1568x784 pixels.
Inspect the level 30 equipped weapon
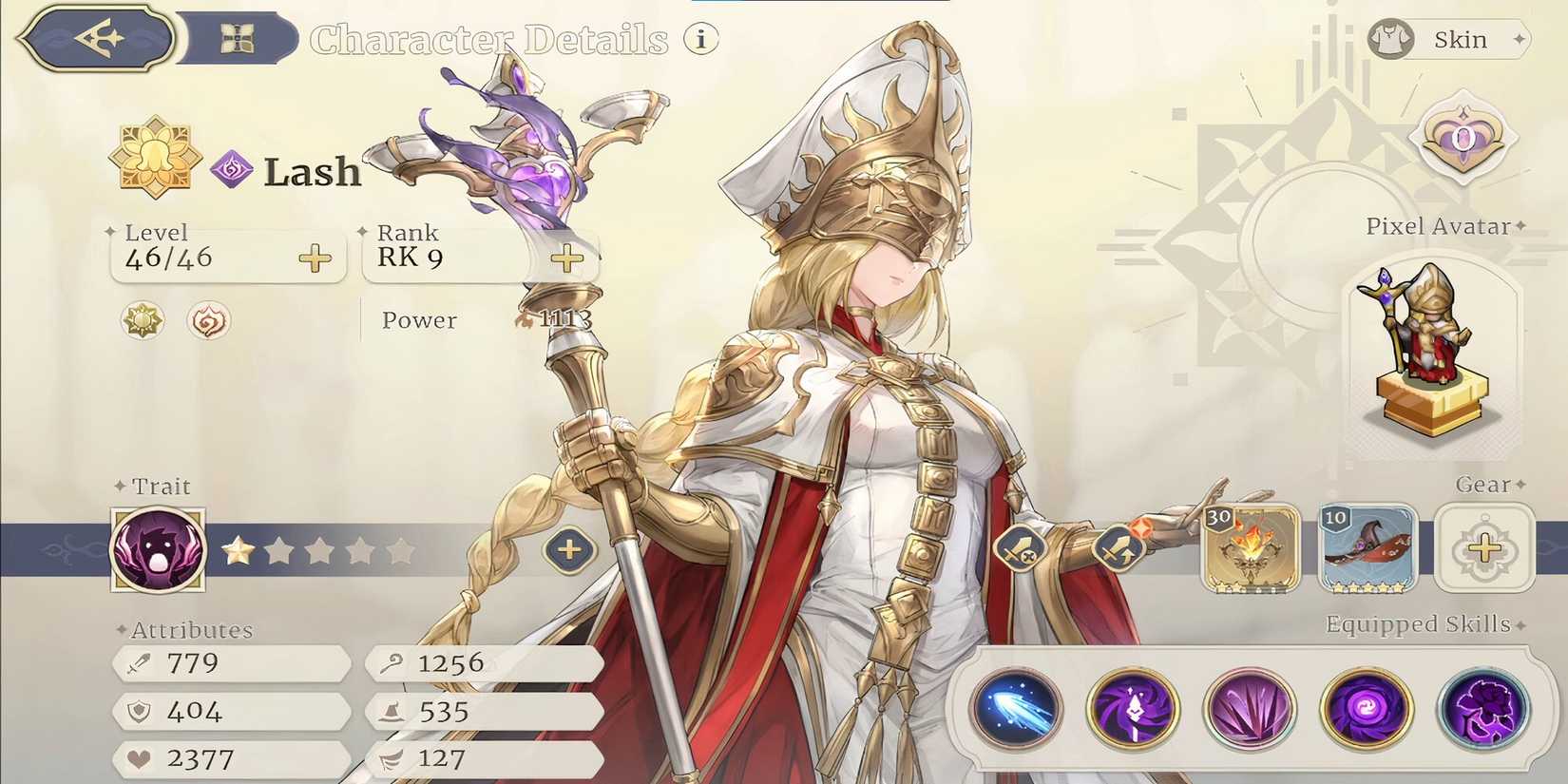(x=1252, y=549)
